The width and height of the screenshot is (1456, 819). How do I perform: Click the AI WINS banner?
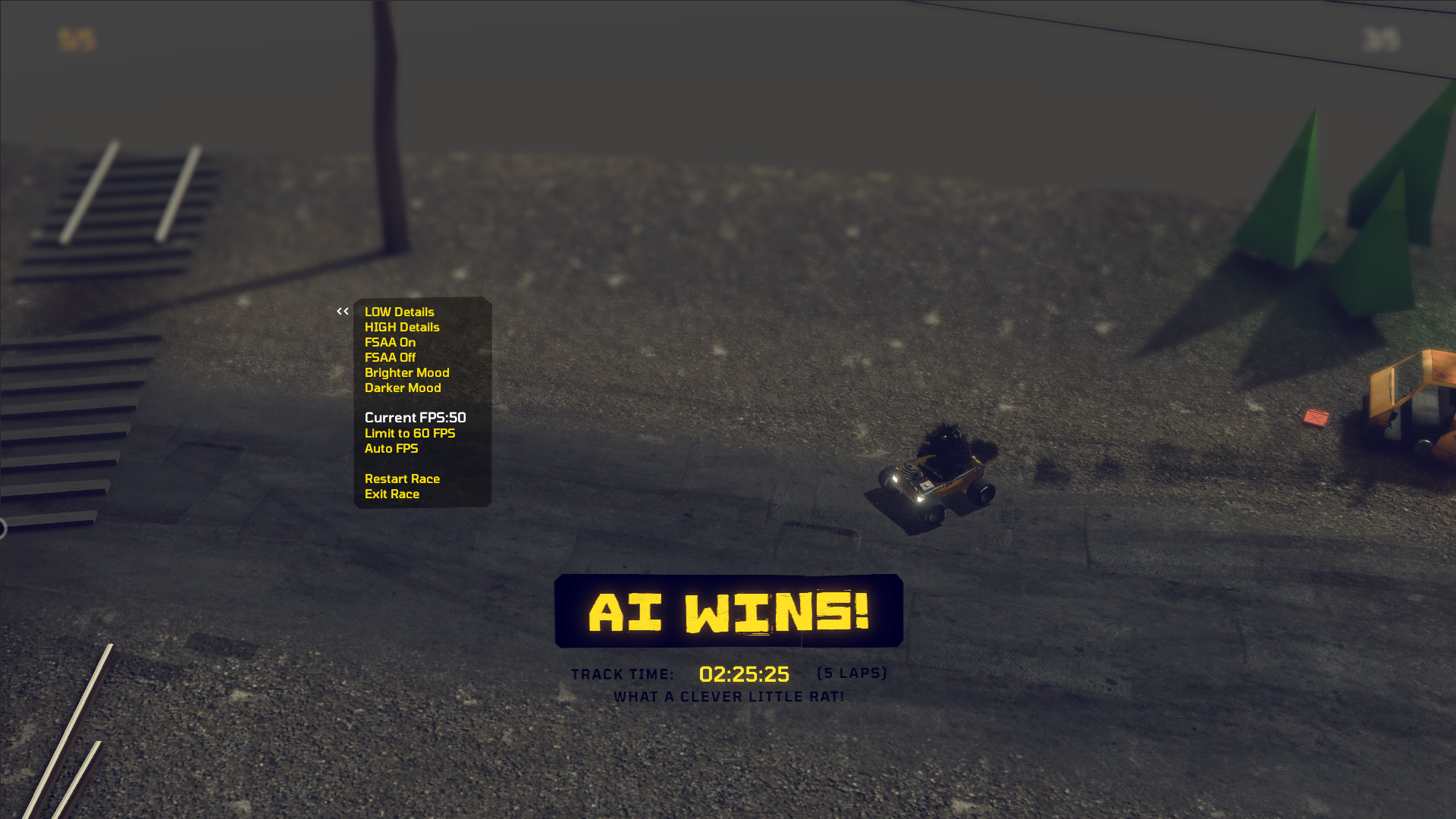pos(728,613)
